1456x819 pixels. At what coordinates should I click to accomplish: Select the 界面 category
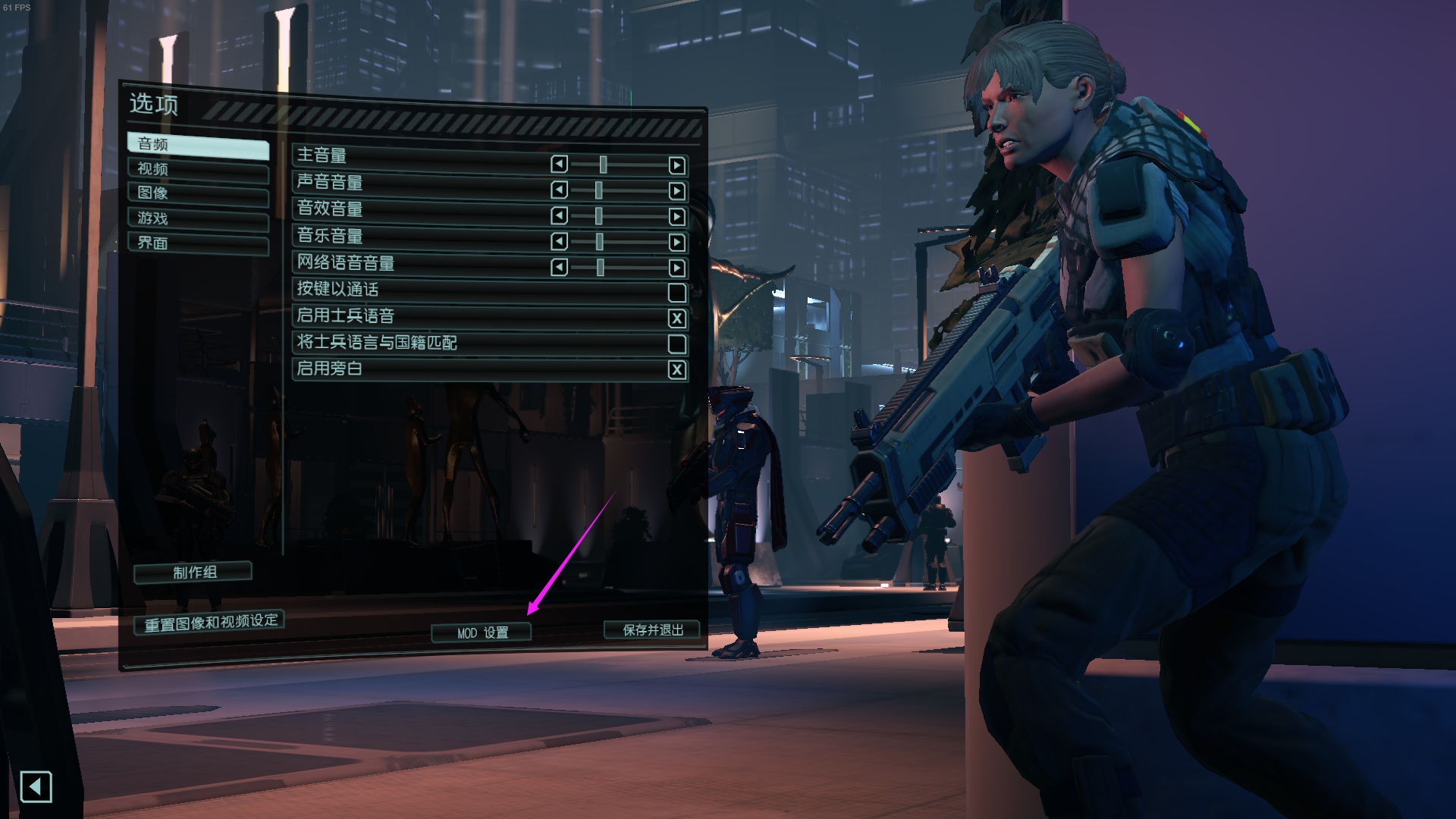click(x=199, y=243)
